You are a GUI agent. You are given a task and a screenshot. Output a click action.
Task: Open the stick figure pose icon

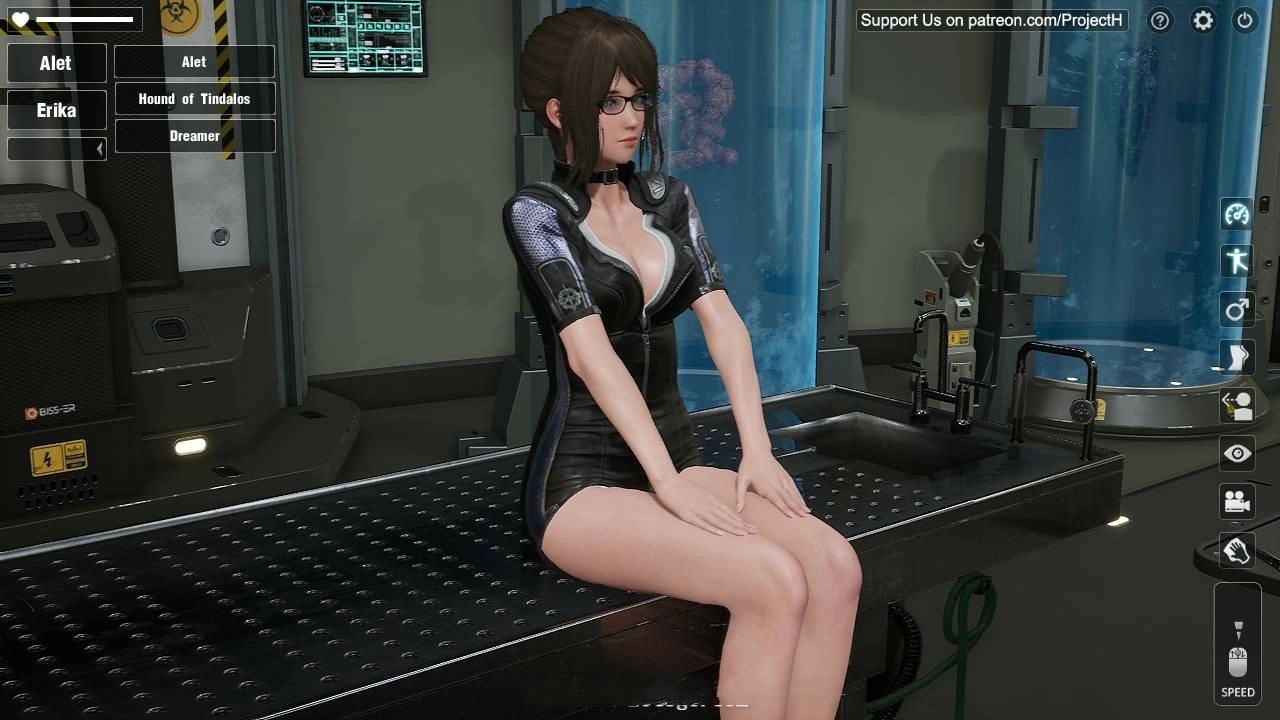point(1237,261)
